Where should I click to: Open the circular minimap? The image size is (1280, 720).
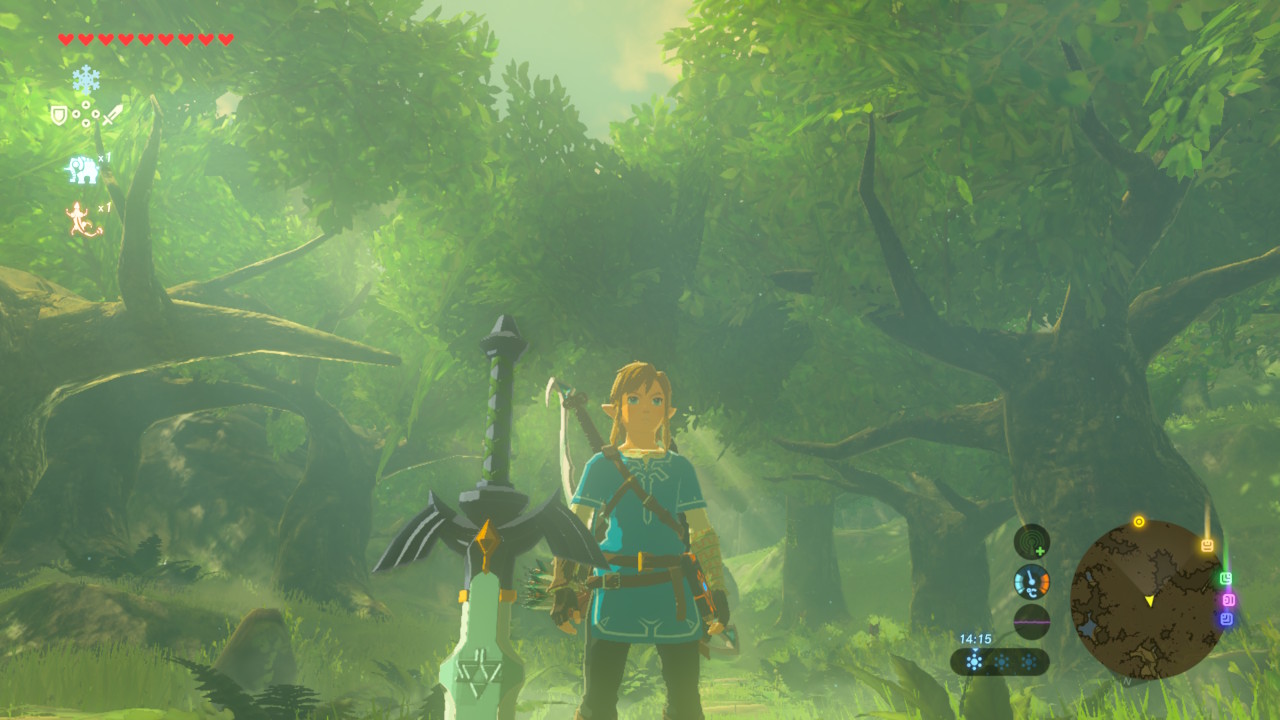point(1146,600)
